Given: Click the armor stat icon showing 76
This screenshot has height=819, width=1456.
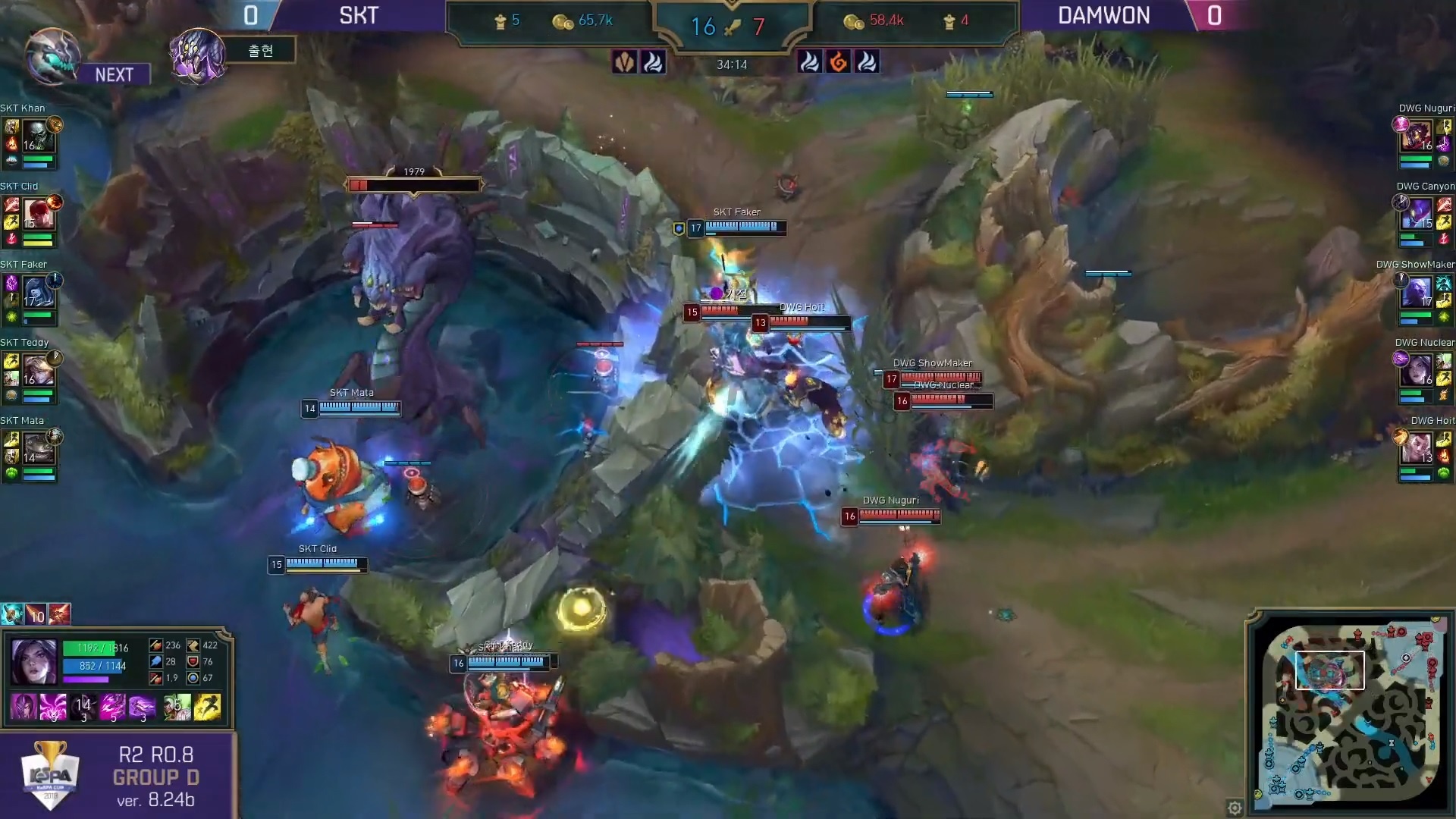Looking at the screenshot, I should coord(193,663).
